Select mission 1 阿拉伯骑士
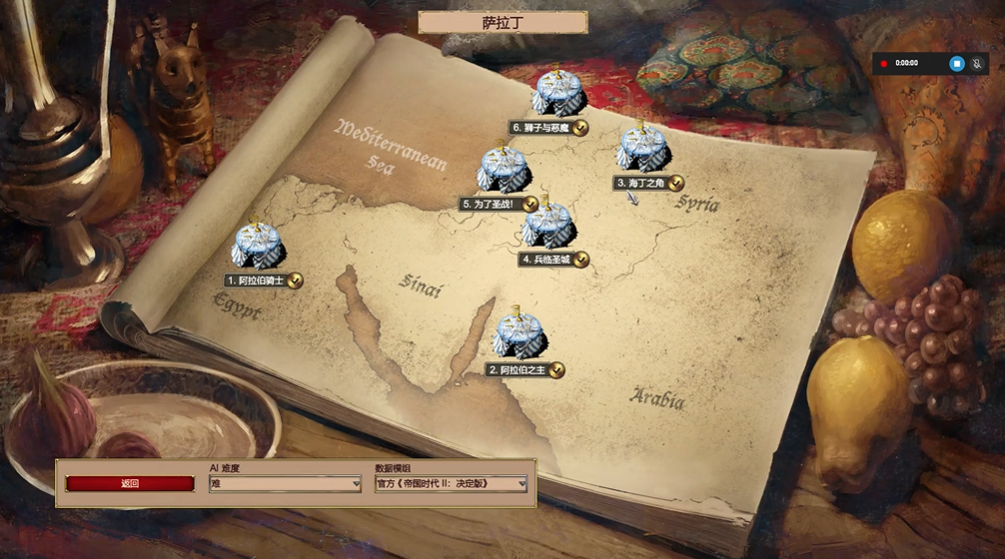 coord(258,248)
